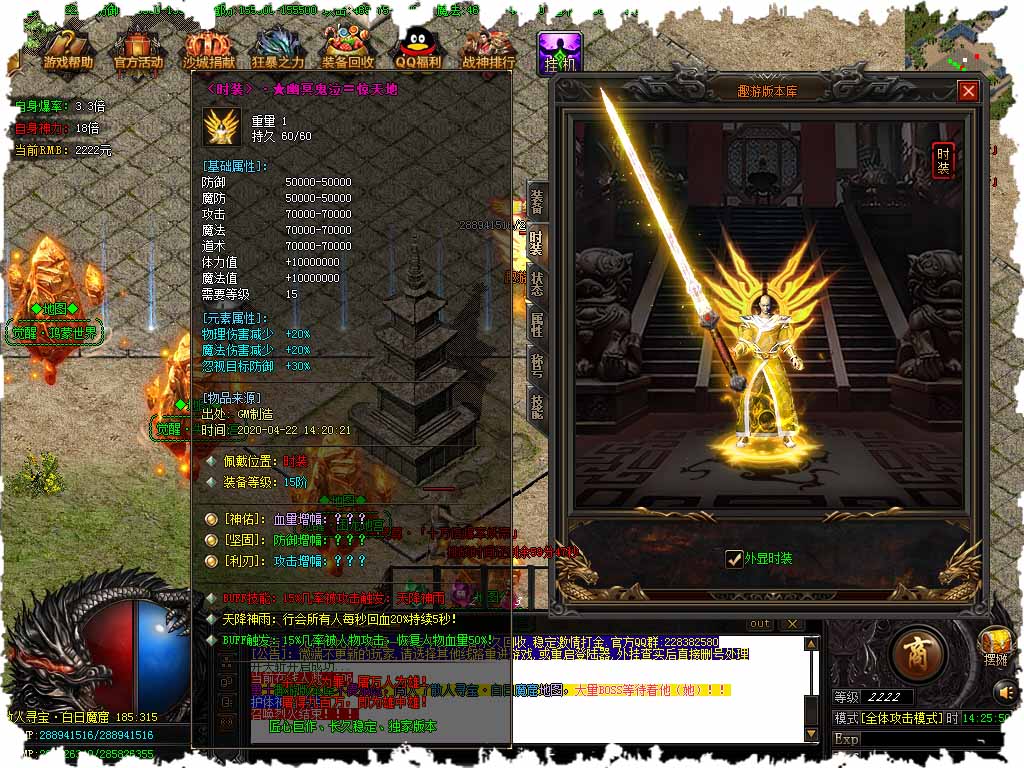This screenshot has height=768, width=1024.
Task: Open the 属性 attributes tab
Action: pos(537,323)
